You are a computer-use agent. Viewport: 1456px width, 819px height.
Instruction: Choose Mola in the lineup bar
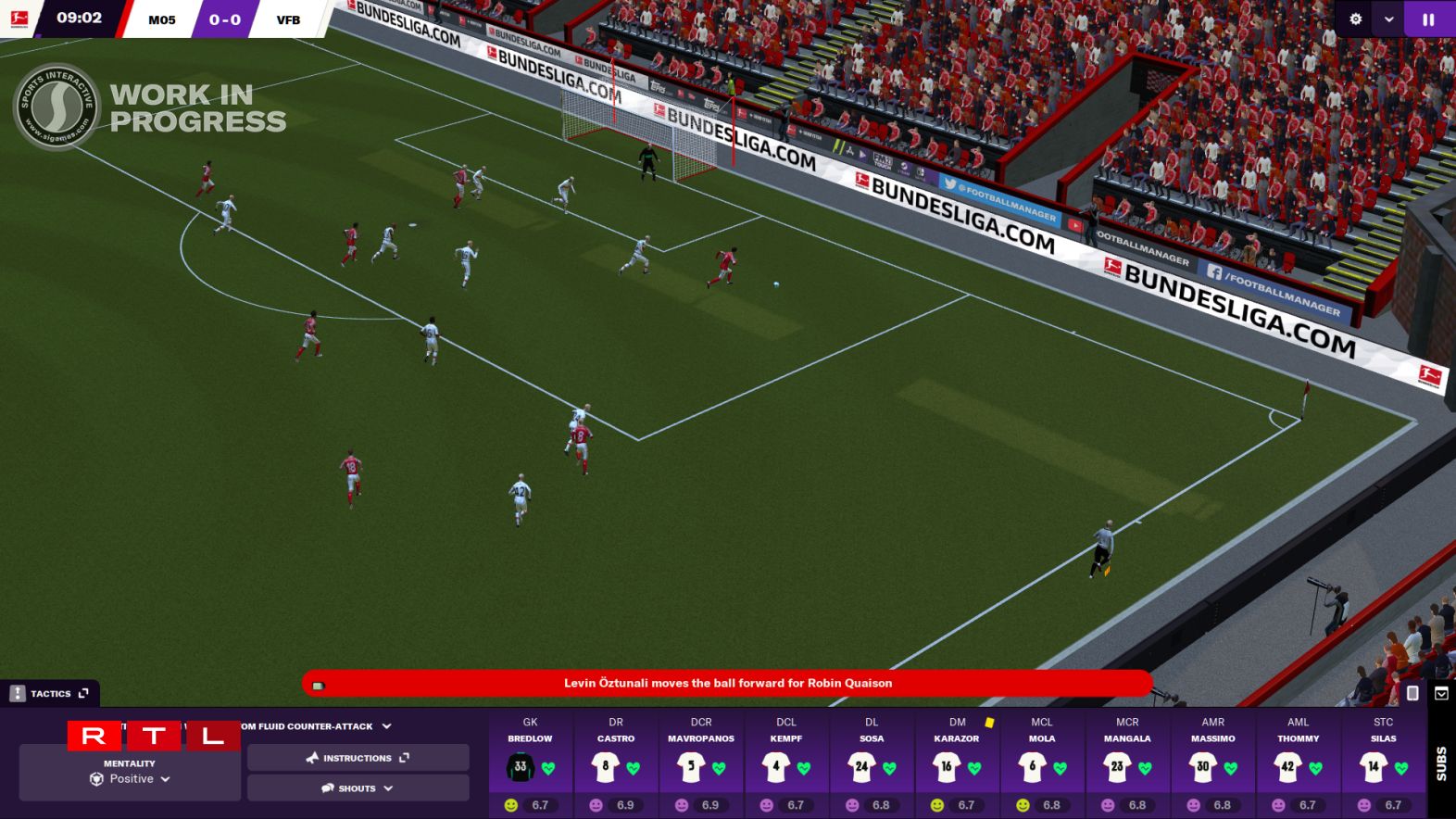[1042, 762]
